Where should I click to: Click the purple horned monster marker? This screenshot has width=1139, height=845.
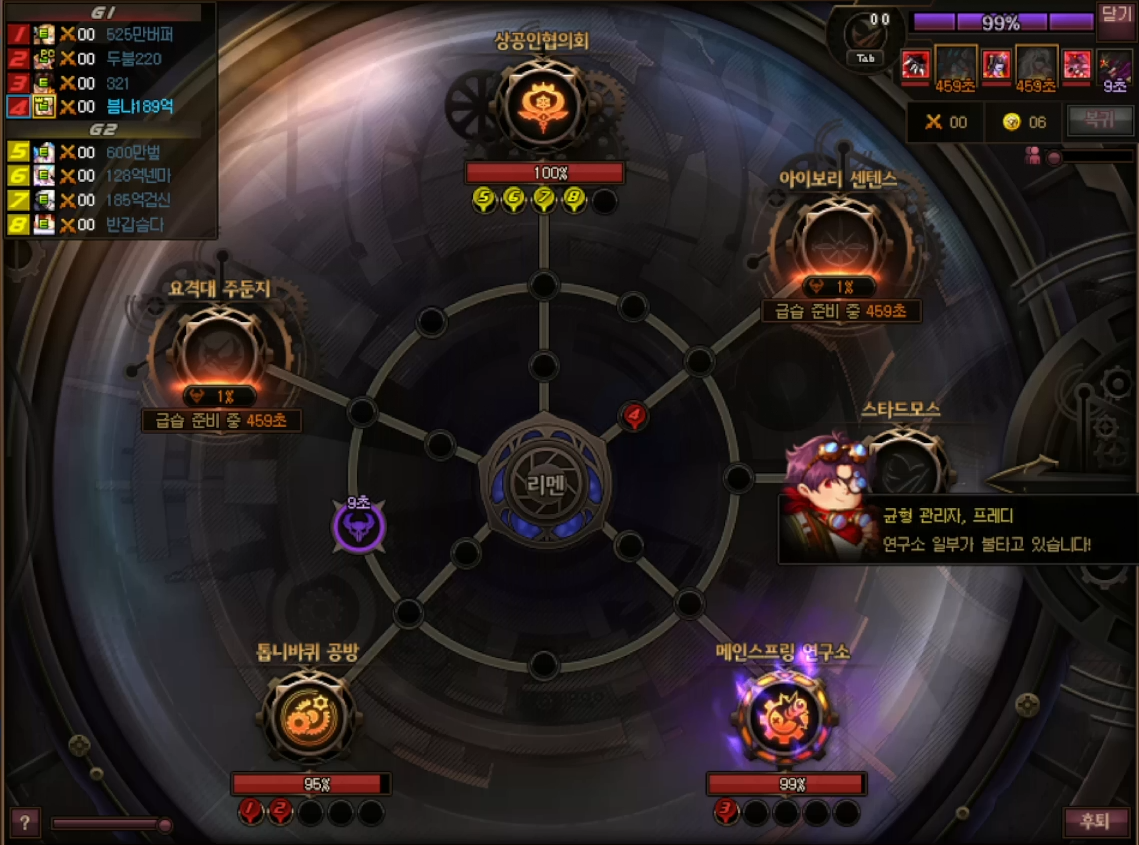(x=359, y=527)
